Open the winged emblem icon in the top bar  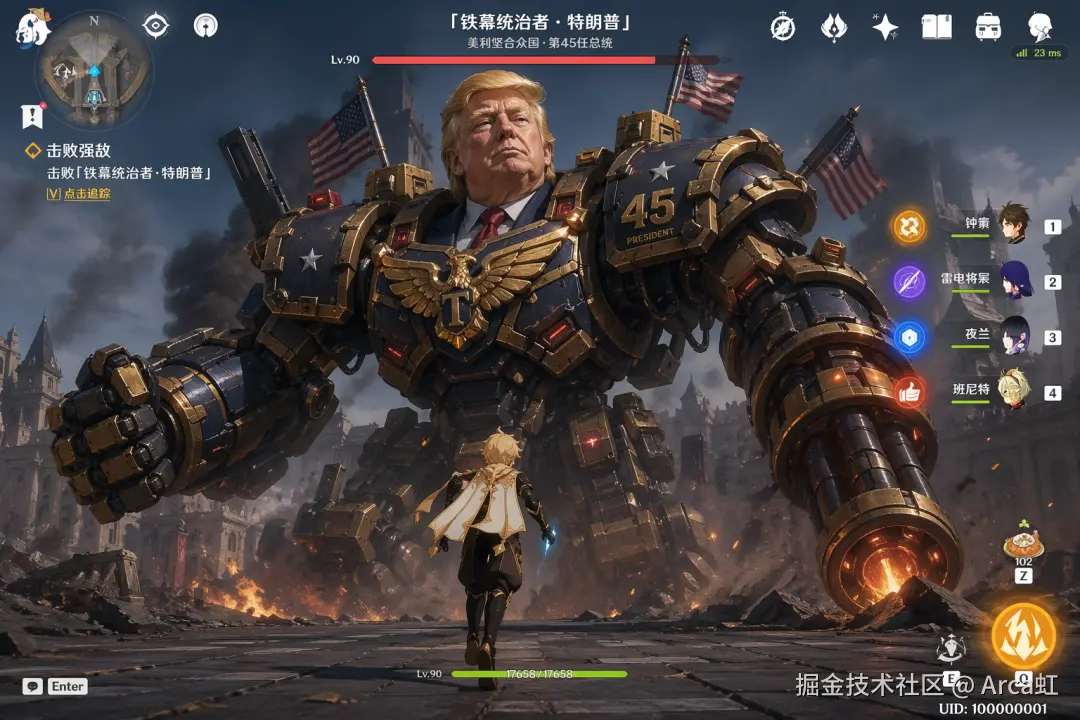(x=834, y=27)
